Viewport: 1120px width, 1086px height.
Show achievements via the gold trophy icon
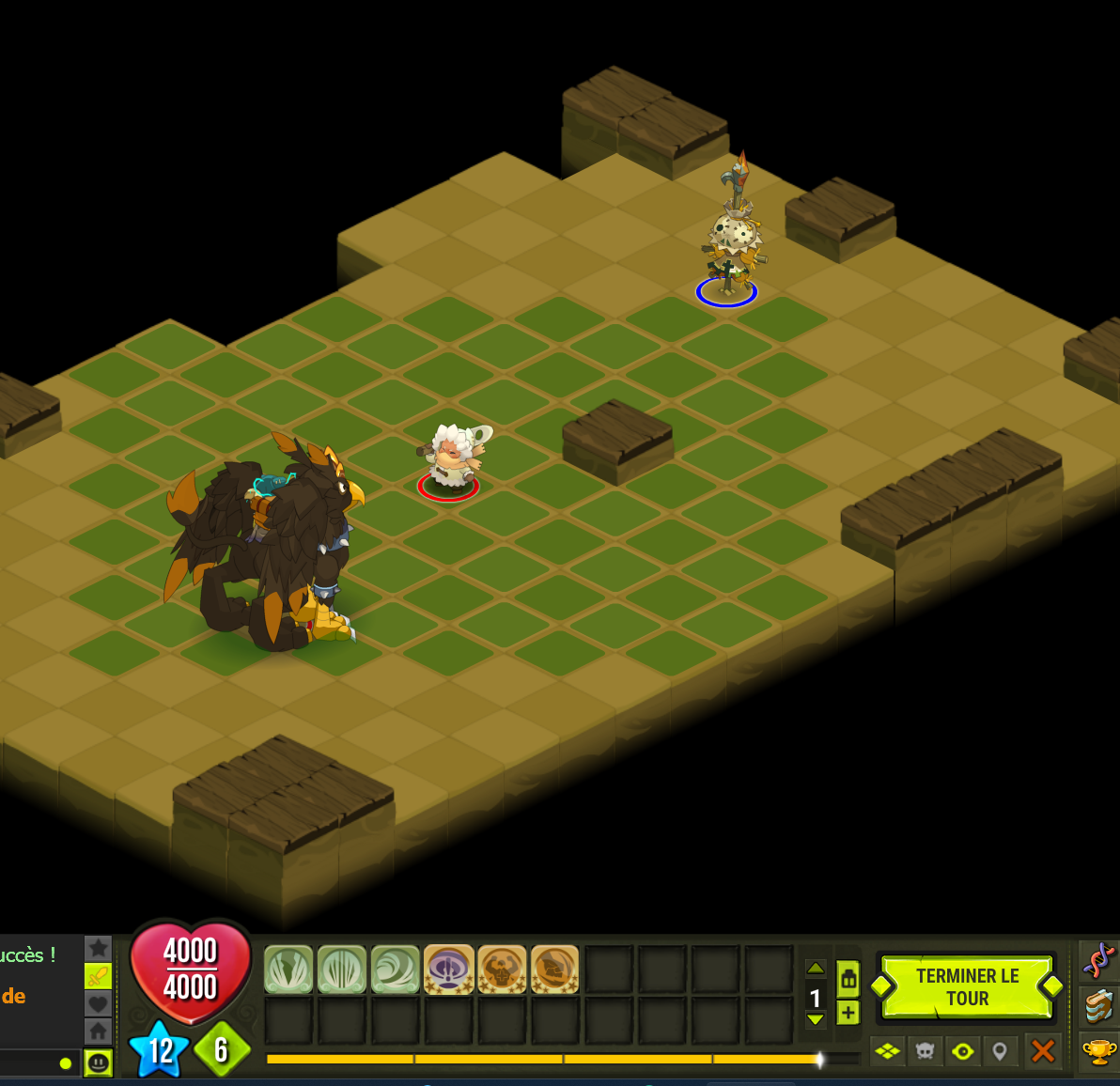pos(1098,1050)
